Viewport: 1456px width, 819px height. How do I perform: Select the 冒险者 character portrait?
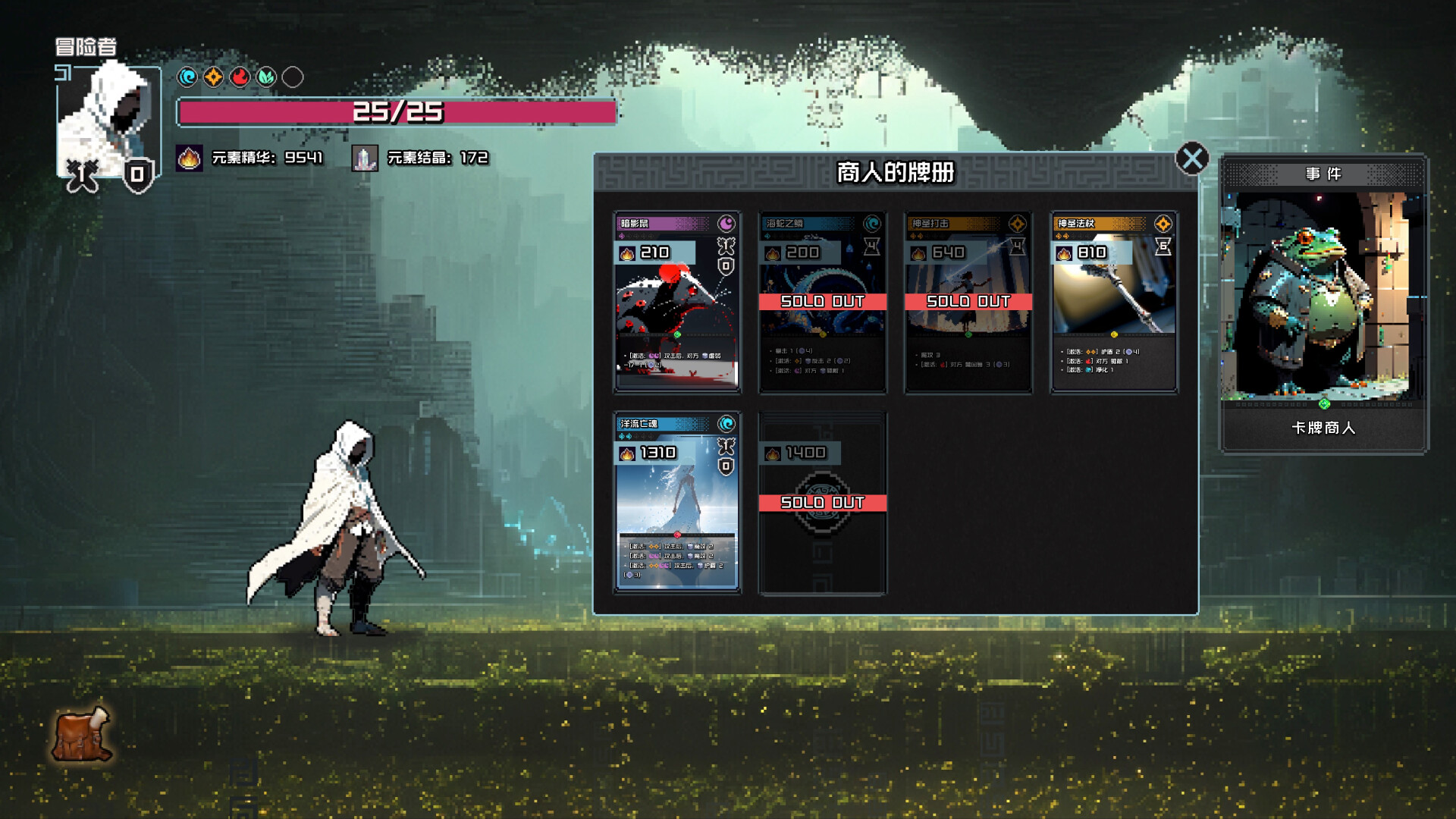[x=106, y=118]
